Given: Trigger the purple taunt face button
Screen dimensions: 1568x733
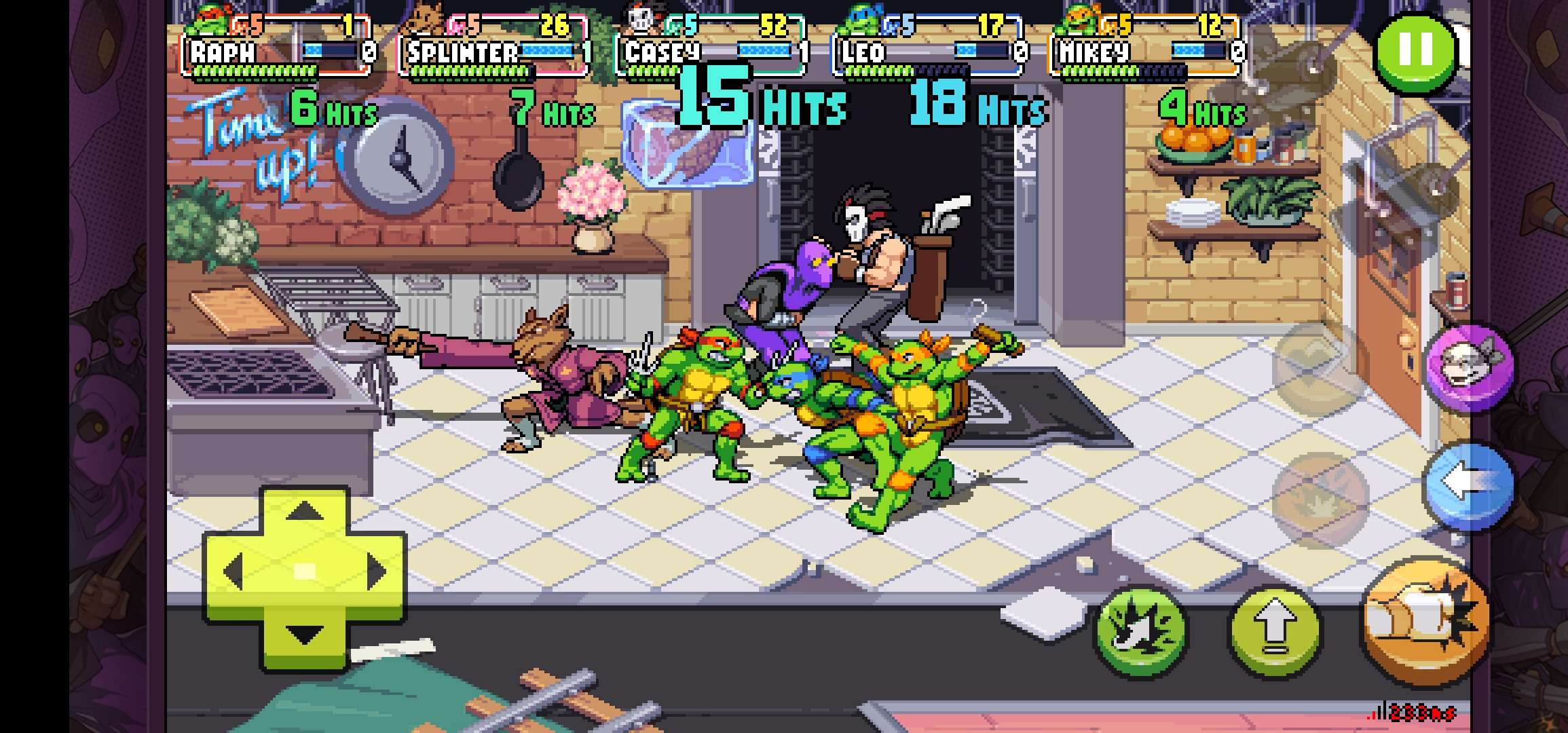Looking at the screenshot, I should point(1470,366).
